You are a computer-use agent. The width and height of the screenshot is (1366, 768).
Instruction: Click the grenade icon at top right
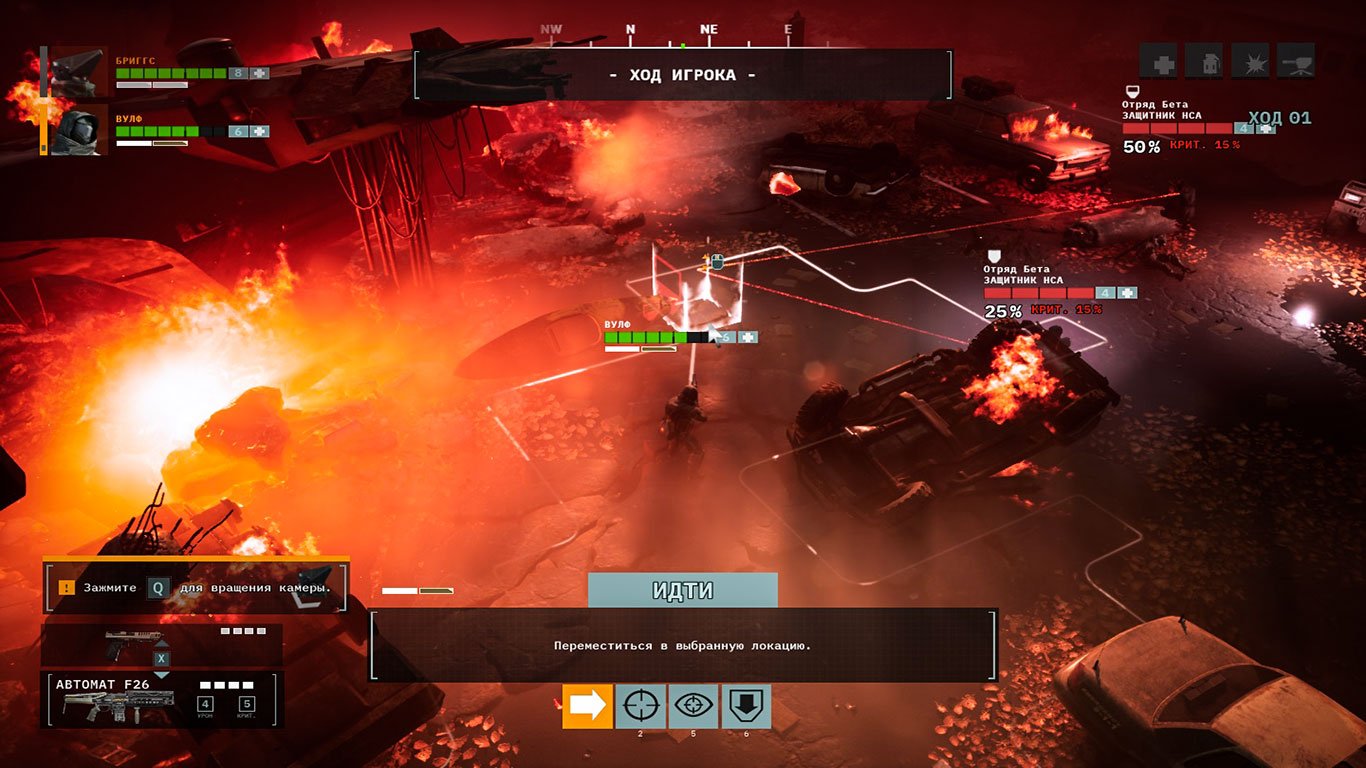coord(1204,61)
